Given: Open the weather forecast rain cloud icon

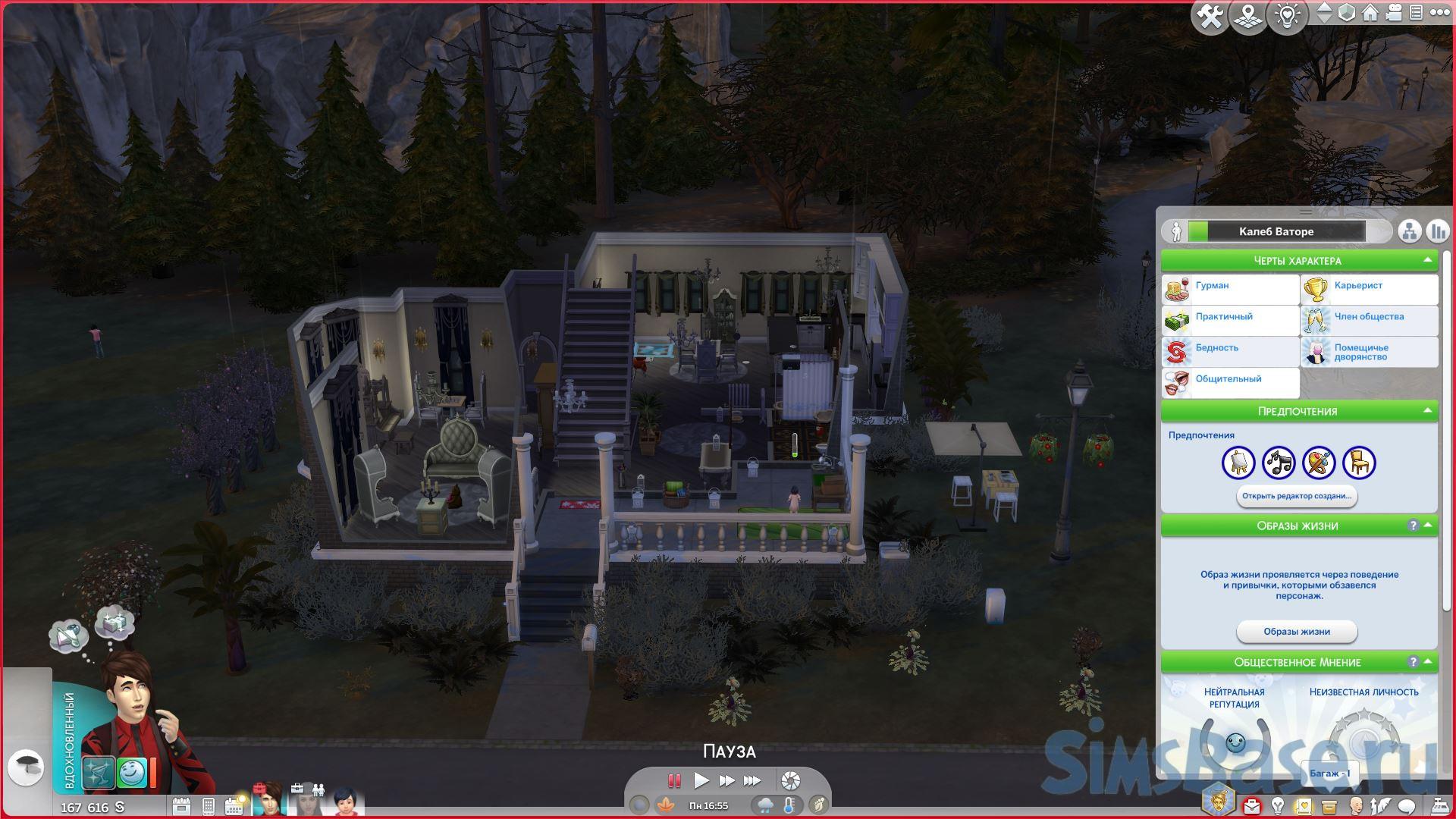Looking at the screenshot, I should click(765, 805).
